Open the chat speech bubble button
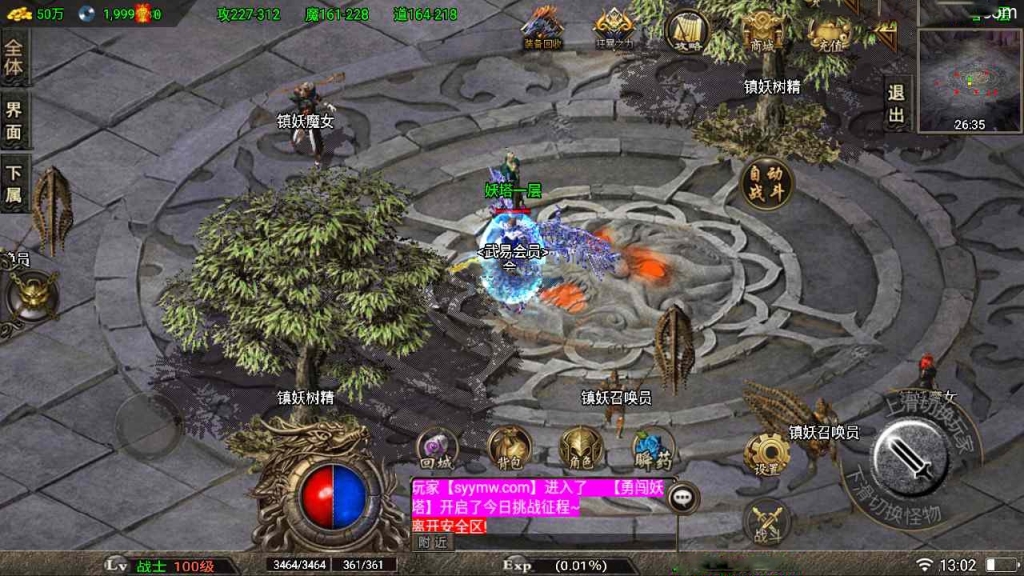Screen dimensions: 1024x576 pyautogui.click(x=684, y=495)
